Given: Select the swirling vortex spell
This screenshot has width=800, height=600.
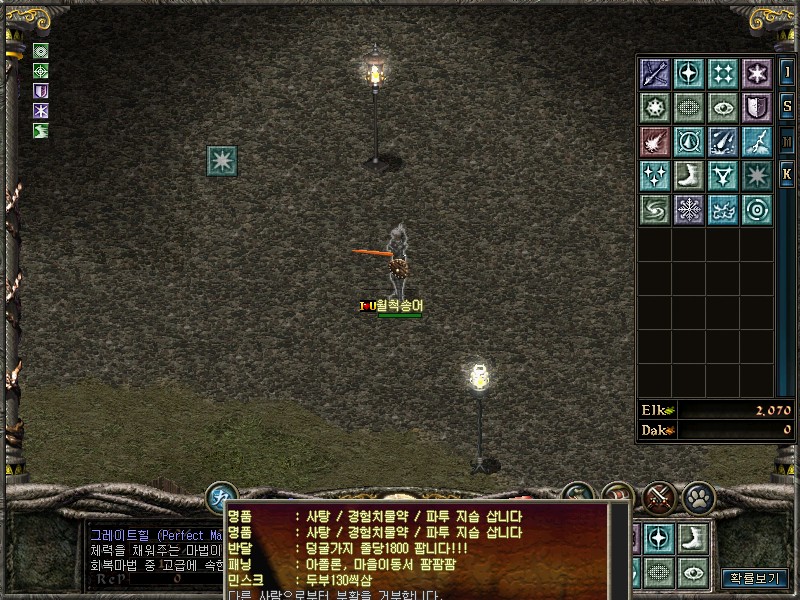Looking at the screenshot, I should coord(655,209).
